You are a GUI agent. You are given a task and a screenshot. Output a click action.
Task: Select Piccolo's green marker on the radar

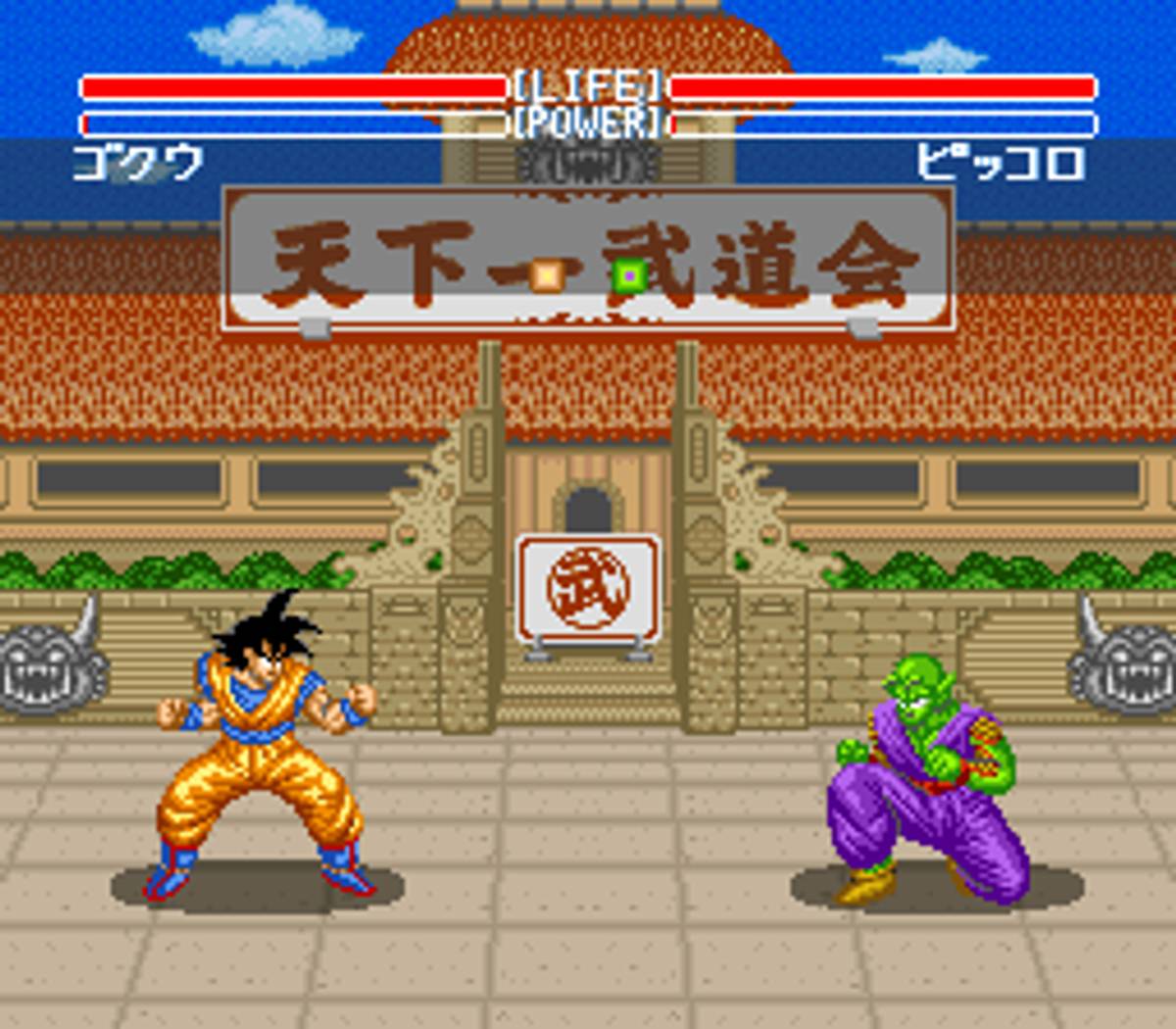point(628,276)
